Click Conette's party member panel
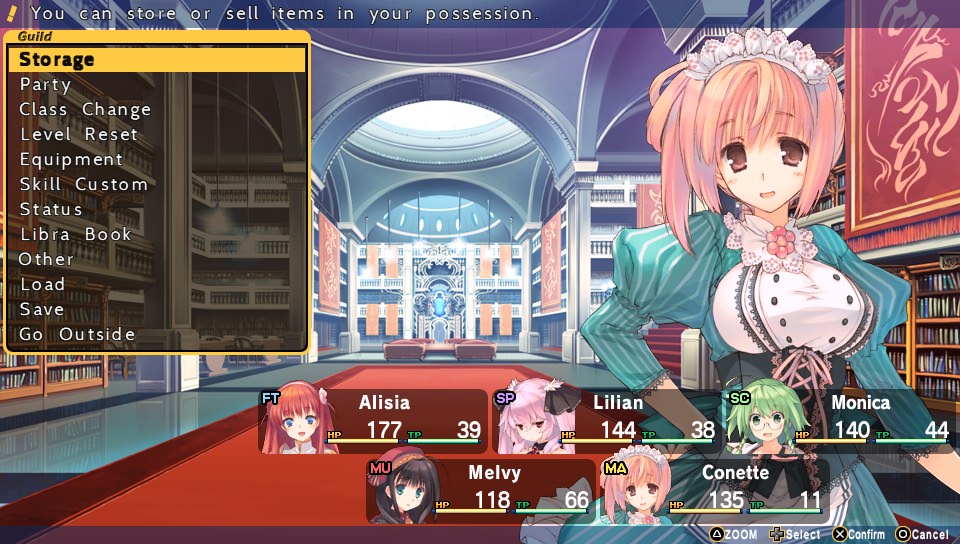Viewport: 960px width, 544px height. point(713,490)
